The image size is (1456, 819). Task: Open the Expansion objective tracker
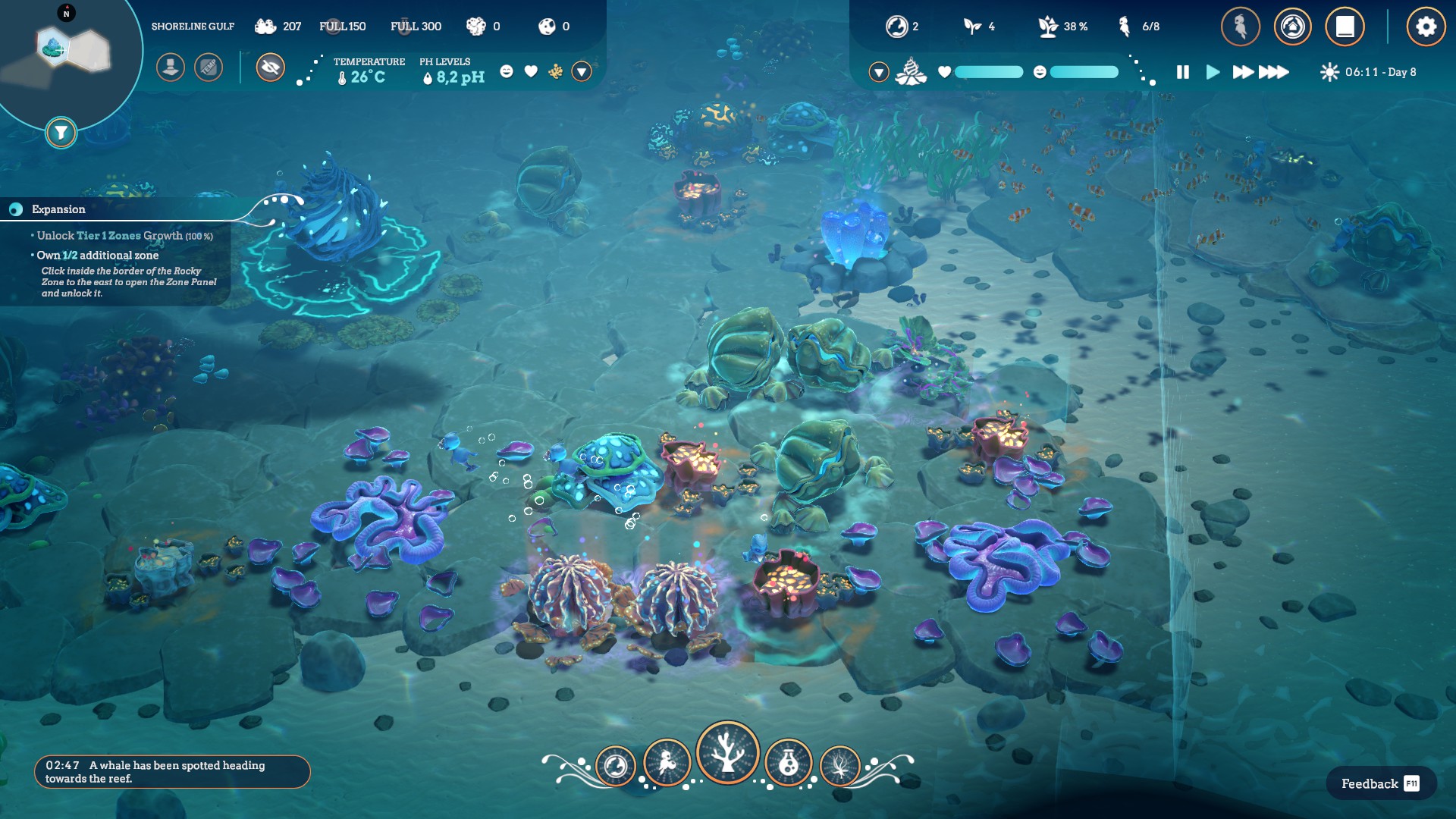tap(58, 209)
